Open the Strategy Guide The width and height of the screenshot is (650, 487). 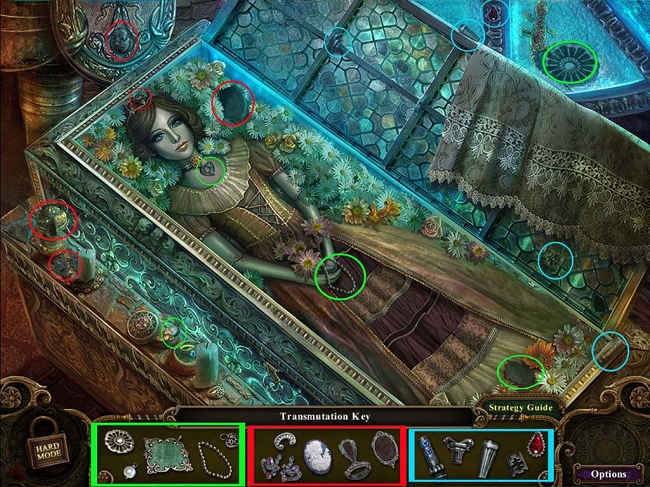tap(518, 408)
